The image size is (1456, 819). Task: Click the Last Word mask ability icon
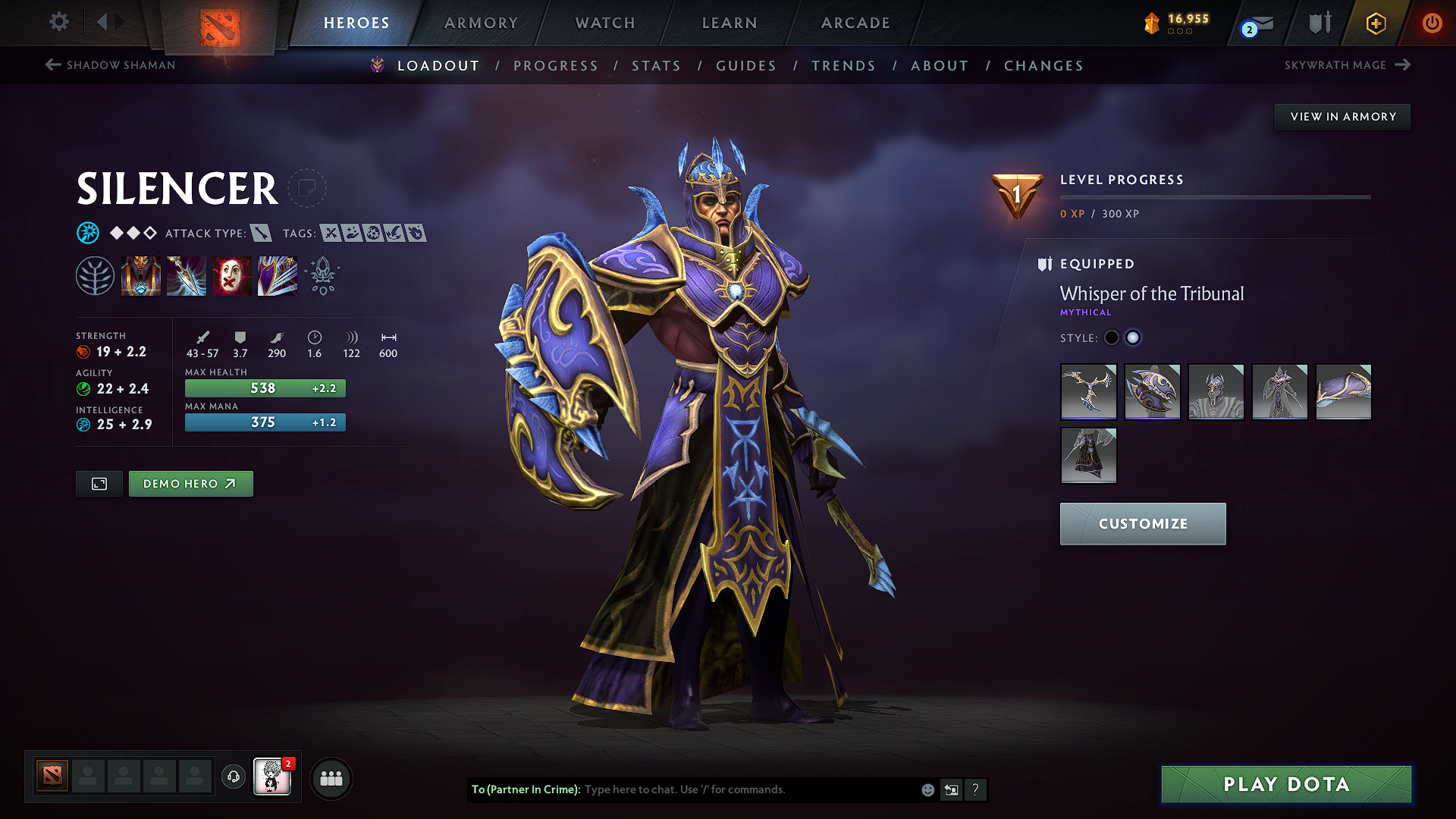tap(231, 275)
